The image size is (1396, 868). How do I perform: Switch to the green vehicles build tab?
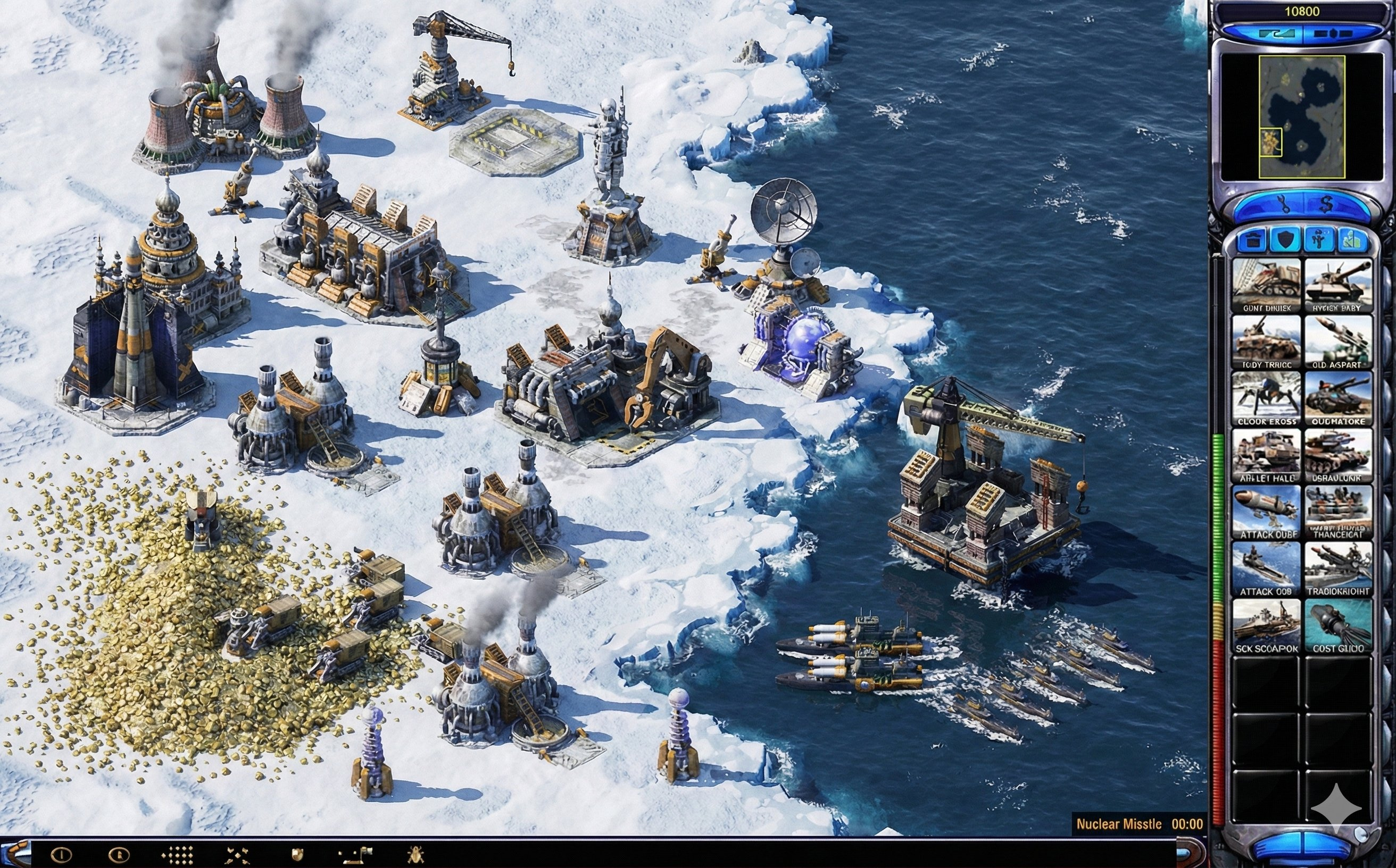(1351, 240)
